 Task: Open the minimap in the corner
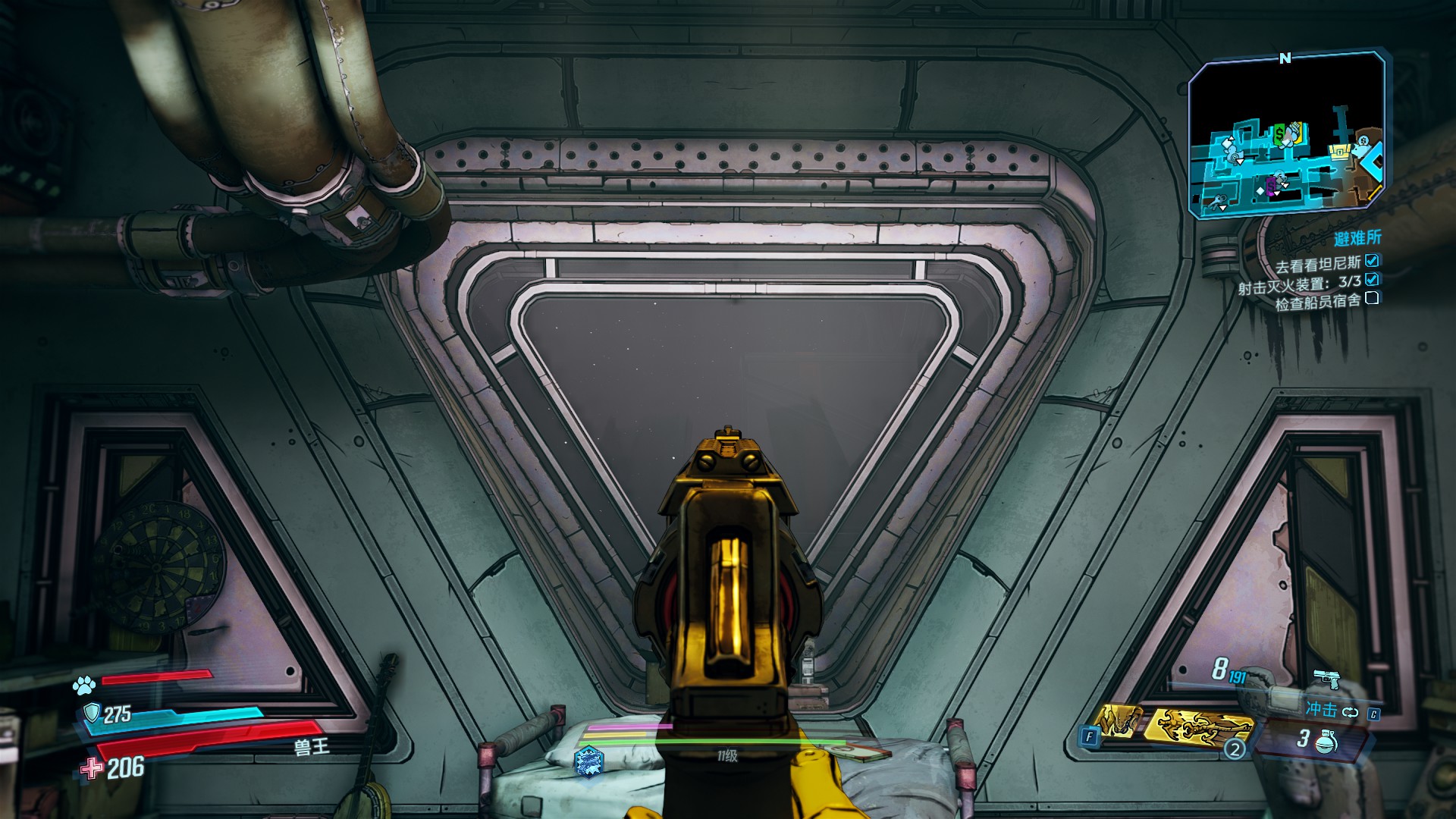(1285, 135)
